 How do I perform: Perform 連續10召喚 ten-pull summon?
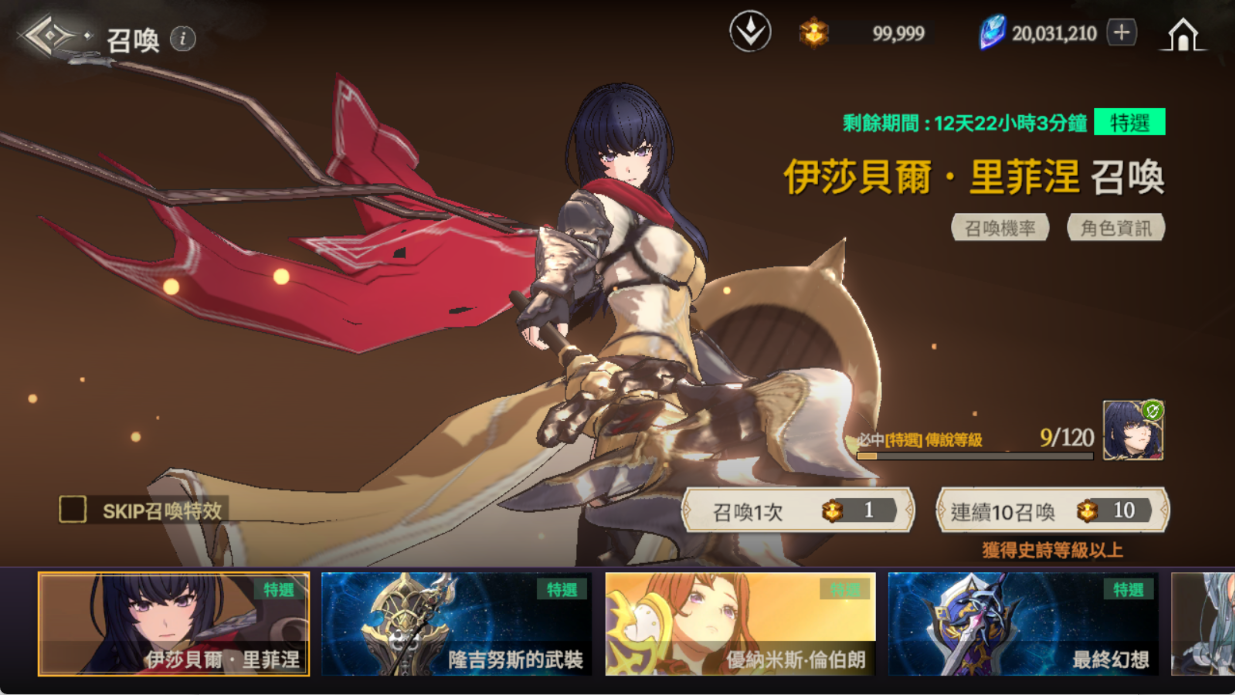[x=1052, y=511]
